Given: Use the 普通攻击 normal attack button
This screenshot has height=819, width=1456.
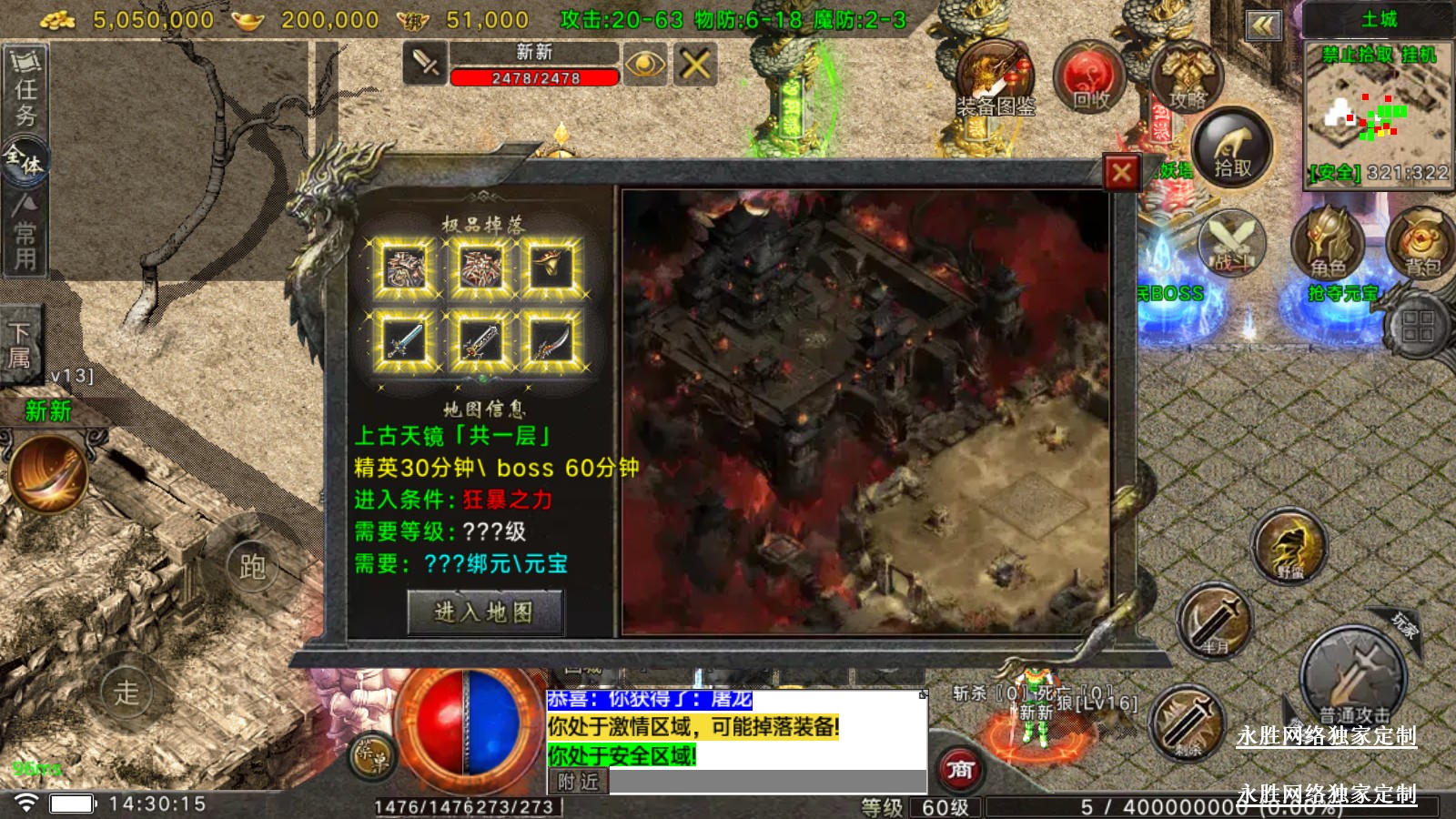Looking at the screenshot, I should click(1353, 678).
